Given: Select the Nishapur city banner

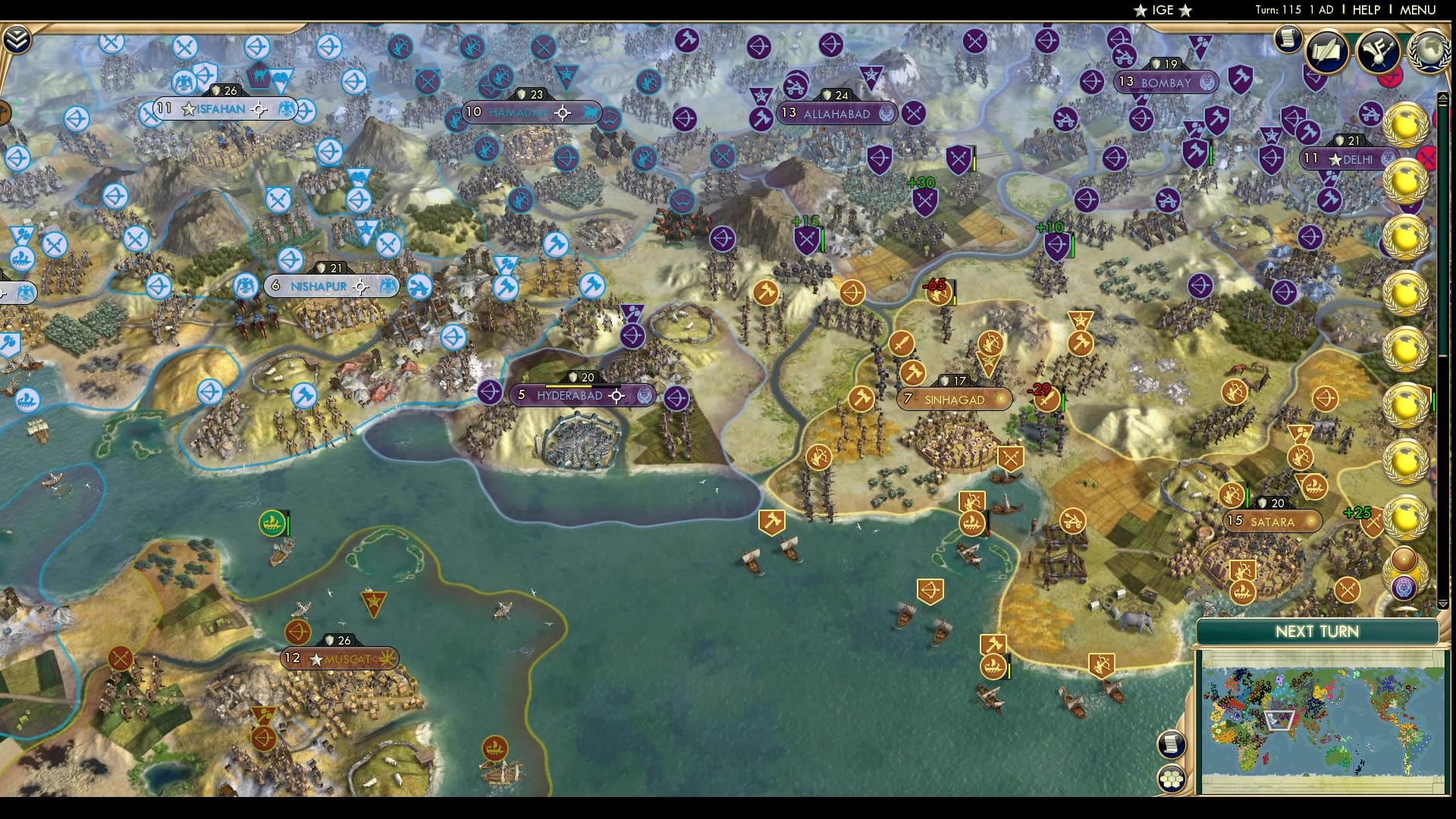Looking at the screenshot, I should (318, 287).
